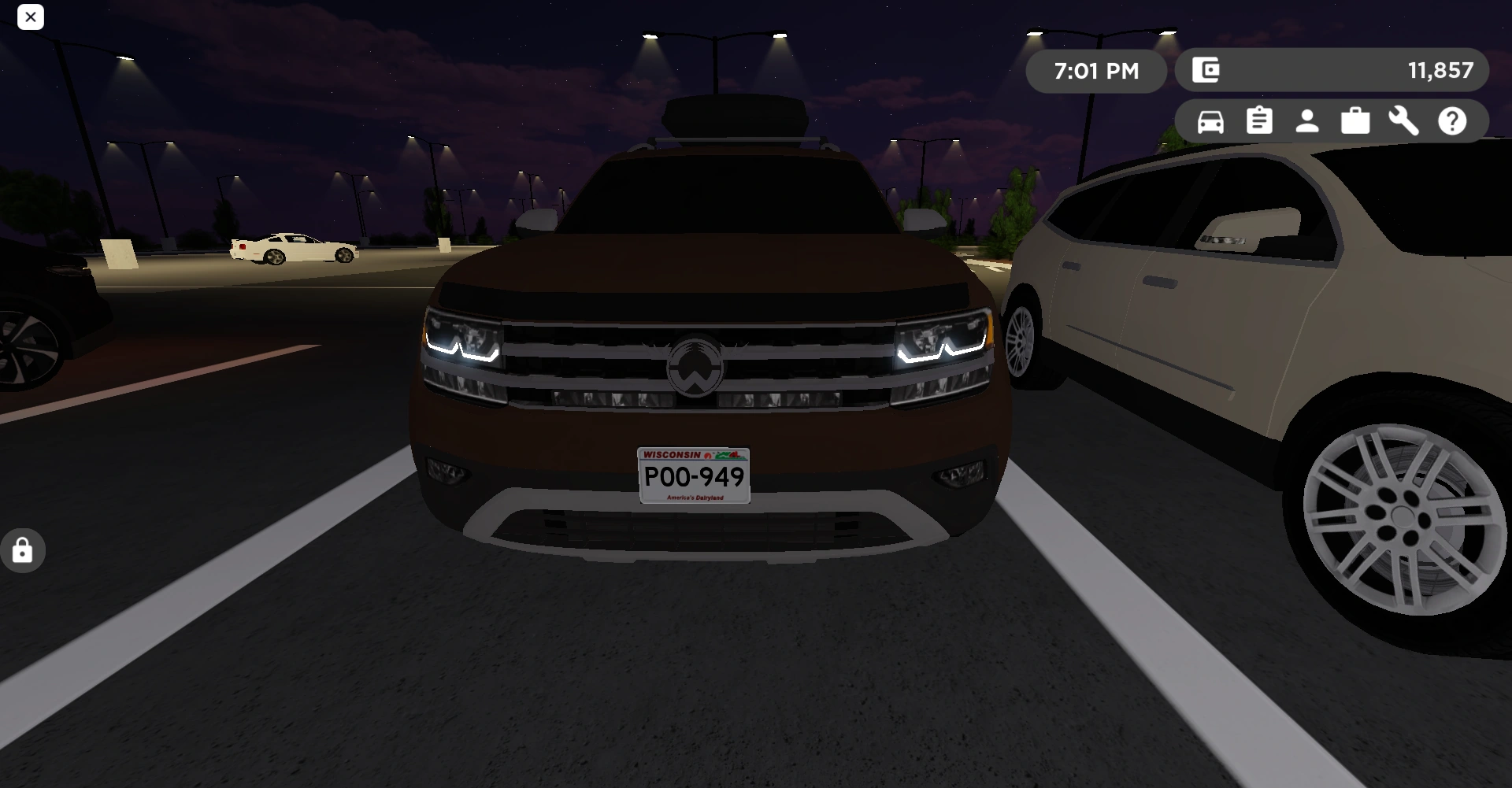1512x788 pixels.
Task: Click the 7:01 PM time display
Action: pos(1096,71)
